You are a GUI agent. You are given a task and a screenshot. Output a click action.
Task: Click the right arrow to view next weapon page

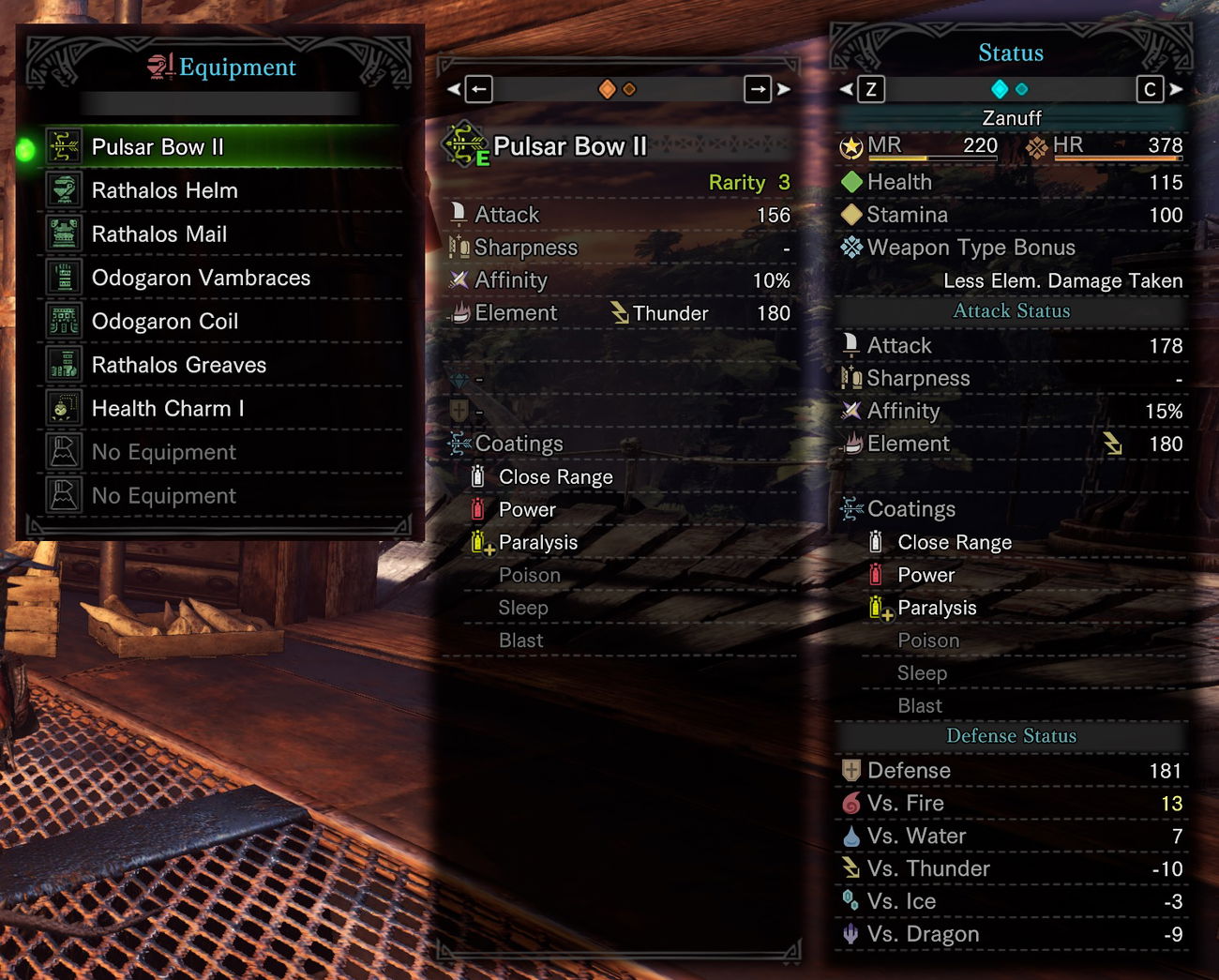[758, 88]
